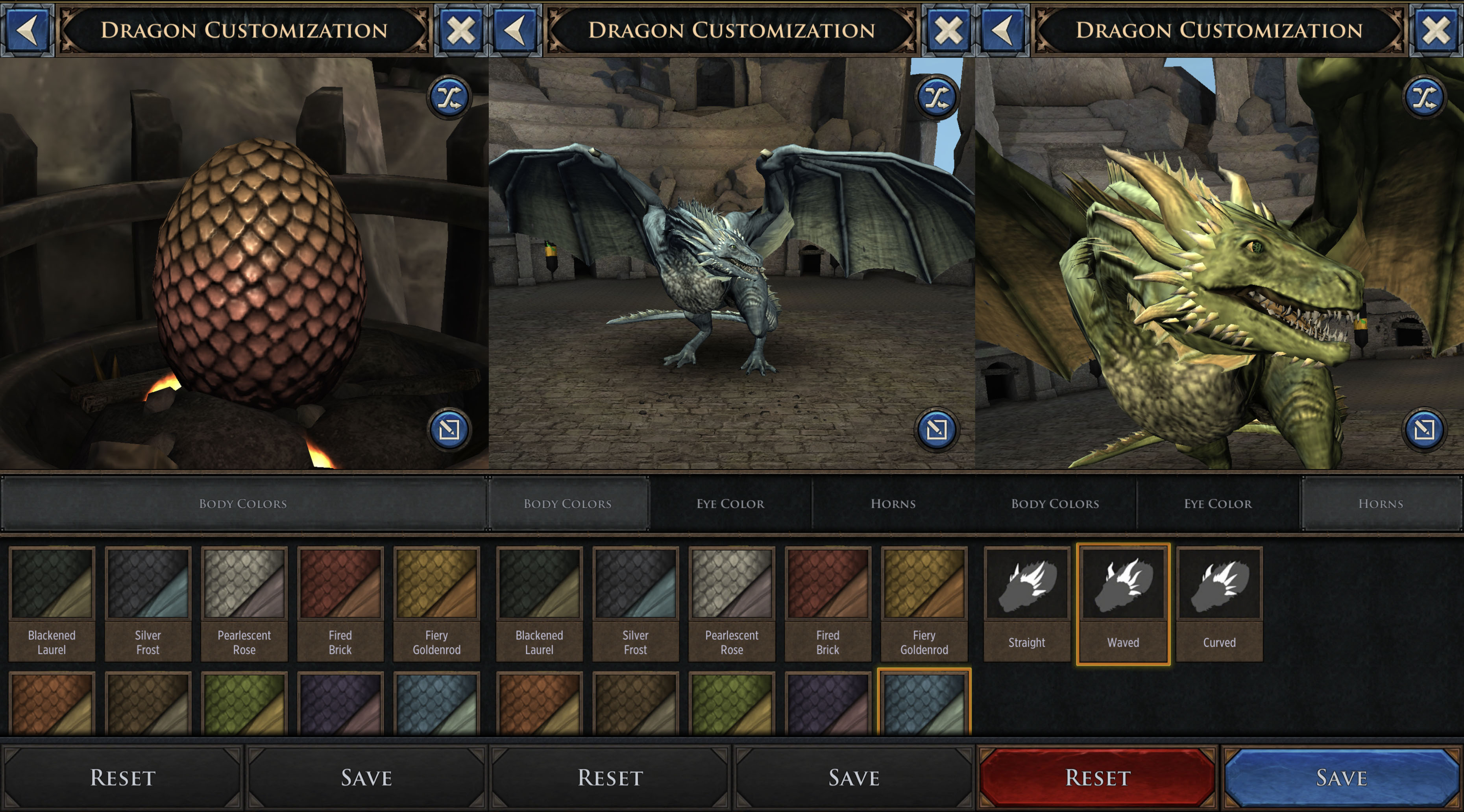Open the Eye Color tab for the green dragon
The height and width of the screenshot is (812, 1464).
pyautogui.click(x=1218, y=504)
